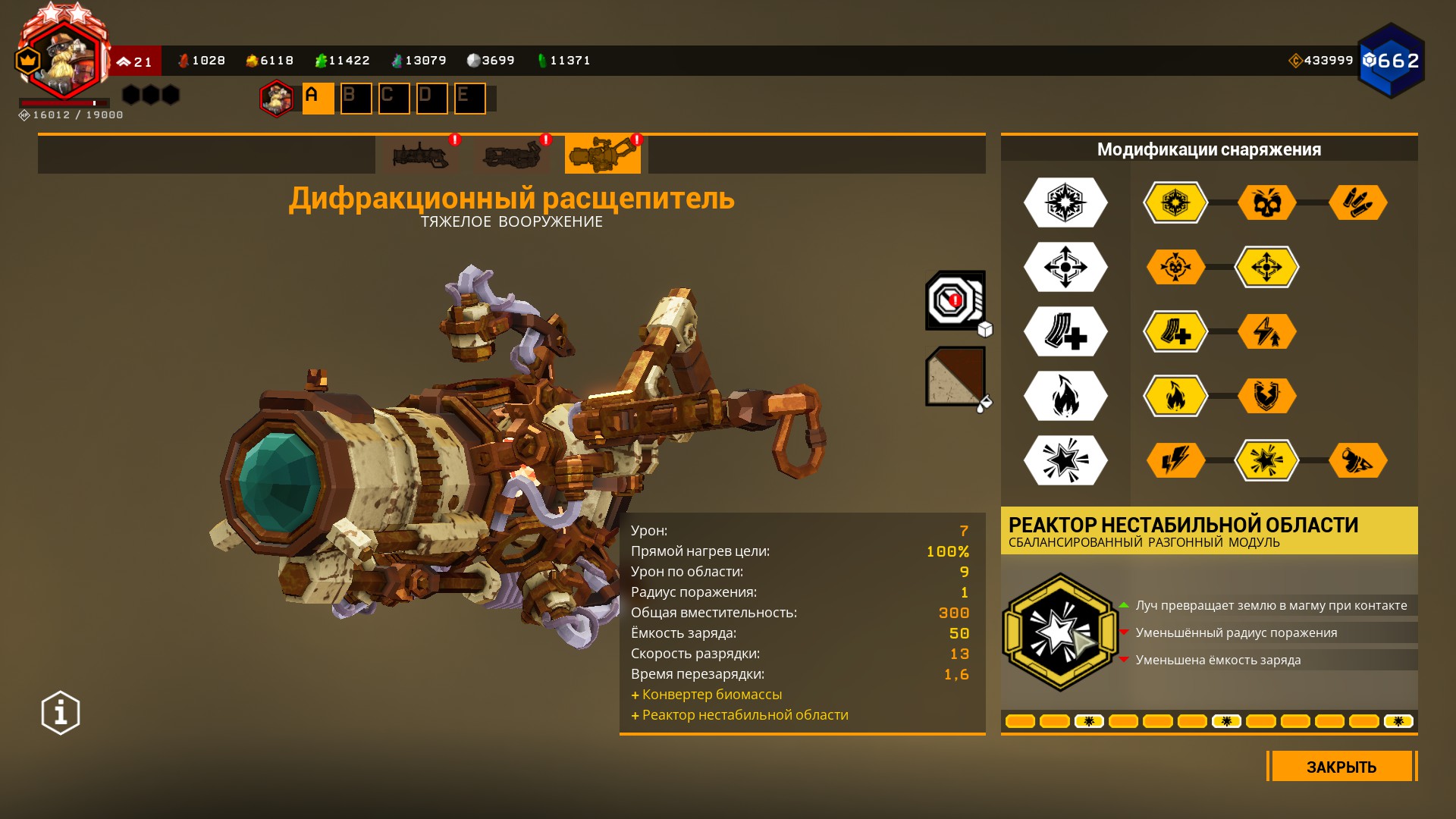Choose the shield mod in the fourth tier
The width and height of the screenshot is (1456, 819).
[x=1266, y=396]
